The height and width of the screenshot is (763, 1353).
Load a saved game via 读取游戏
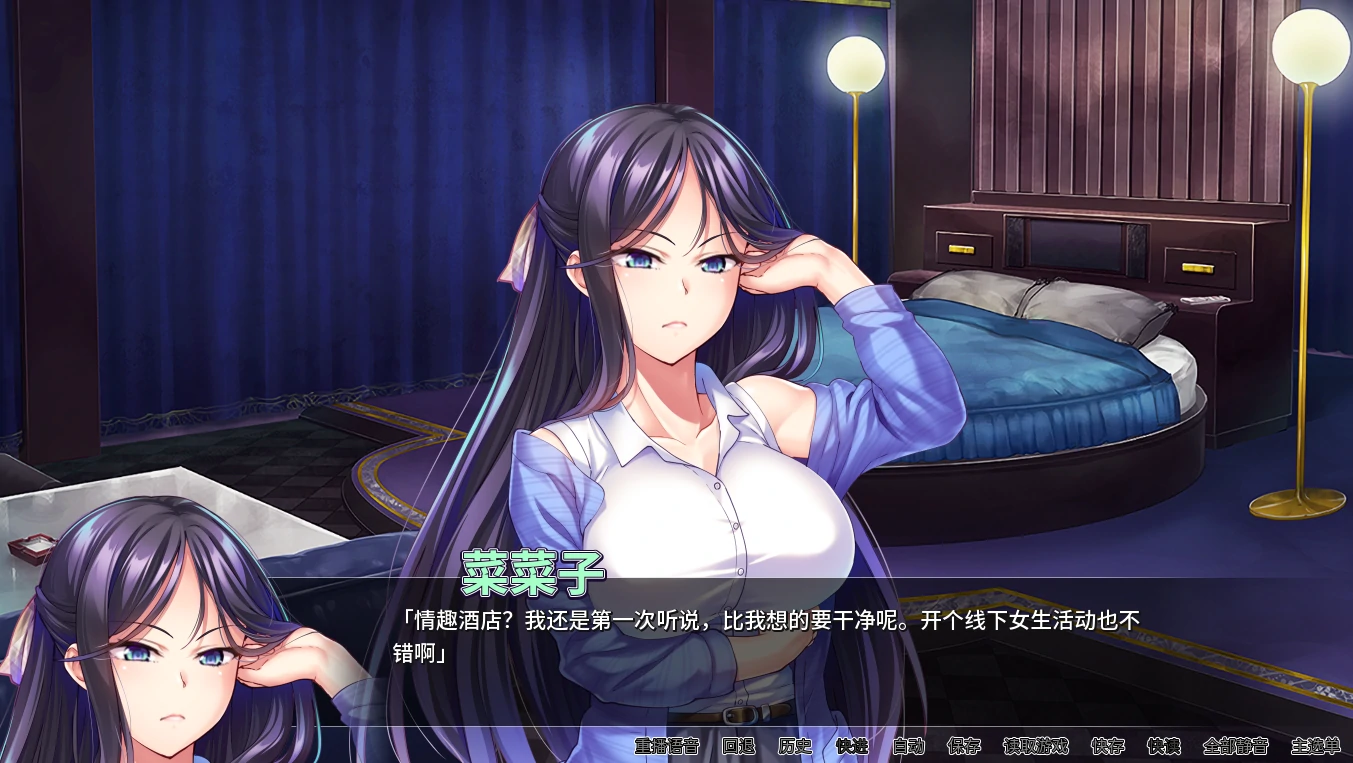coord(1035,746)
